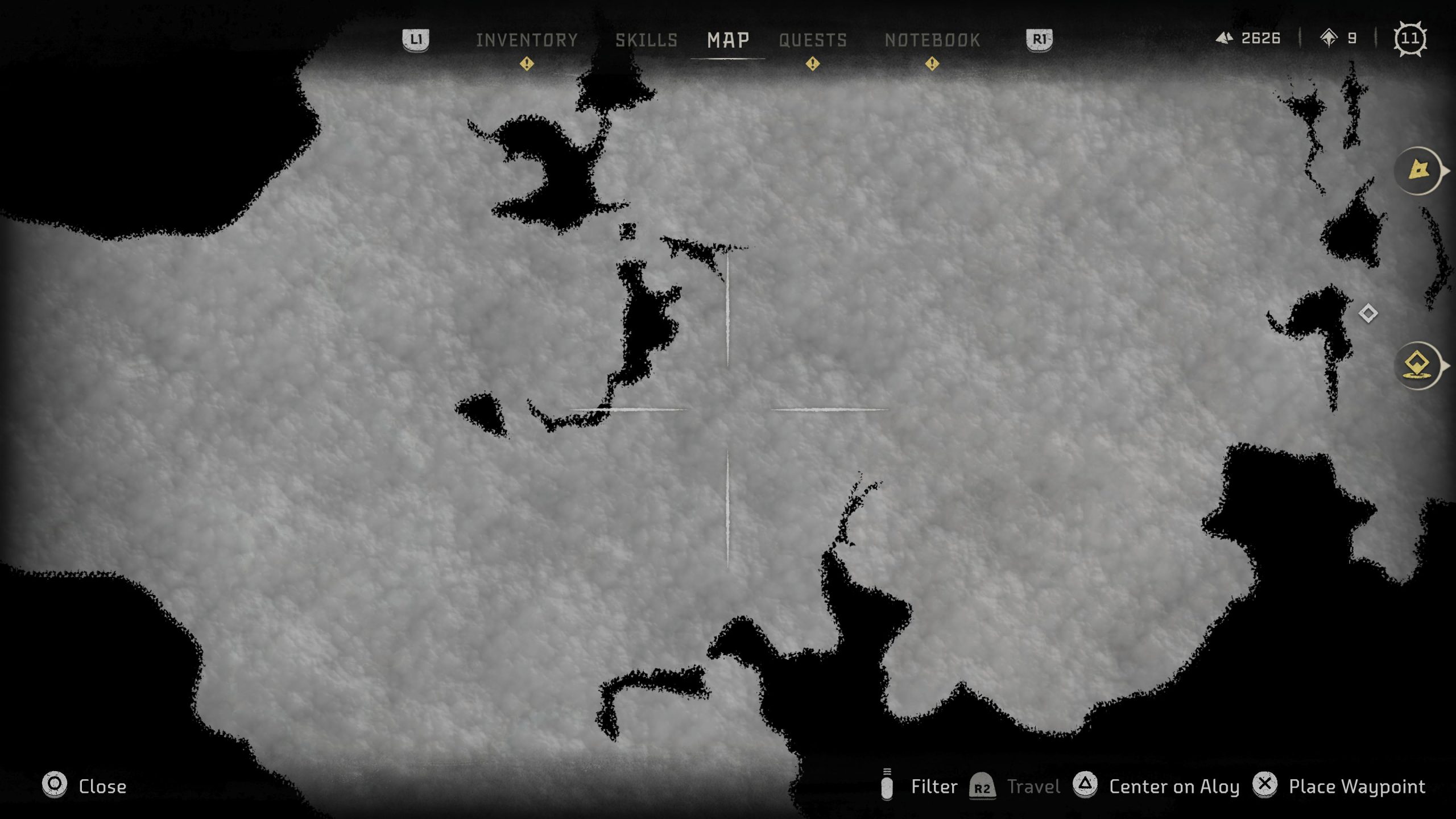Image resolution: width=1456 pixels, height=819 pixels.
Task: Select the yellow diamond quest marker at map edge
Action: coord(1417,365)
